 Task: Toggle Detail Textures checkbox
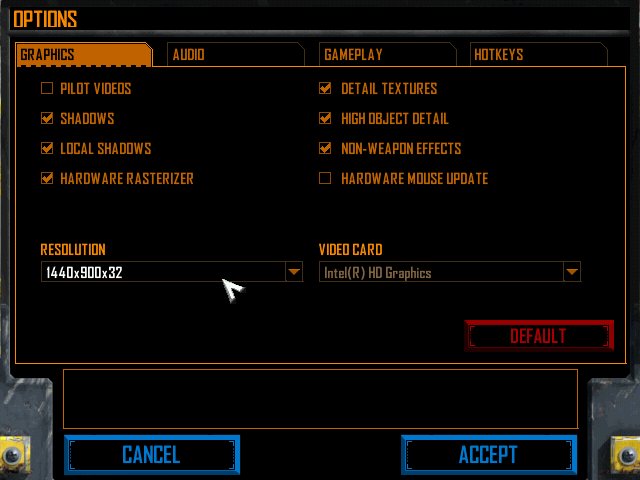pyautogui.click(x=325, y=89)
